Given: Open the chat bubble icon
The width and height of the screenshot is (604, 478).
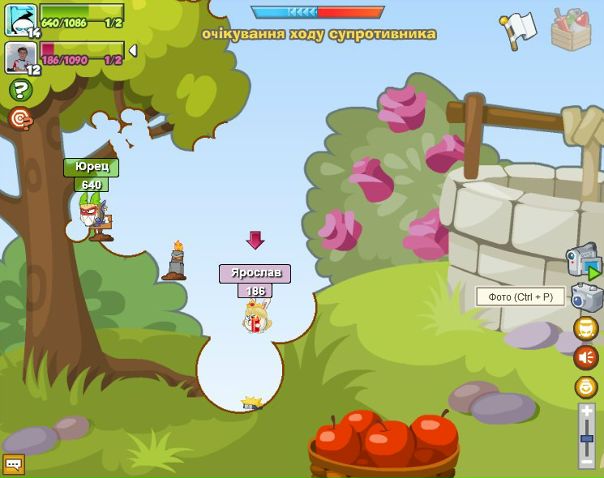Looking at the screenshot, I should click(13, 464).
